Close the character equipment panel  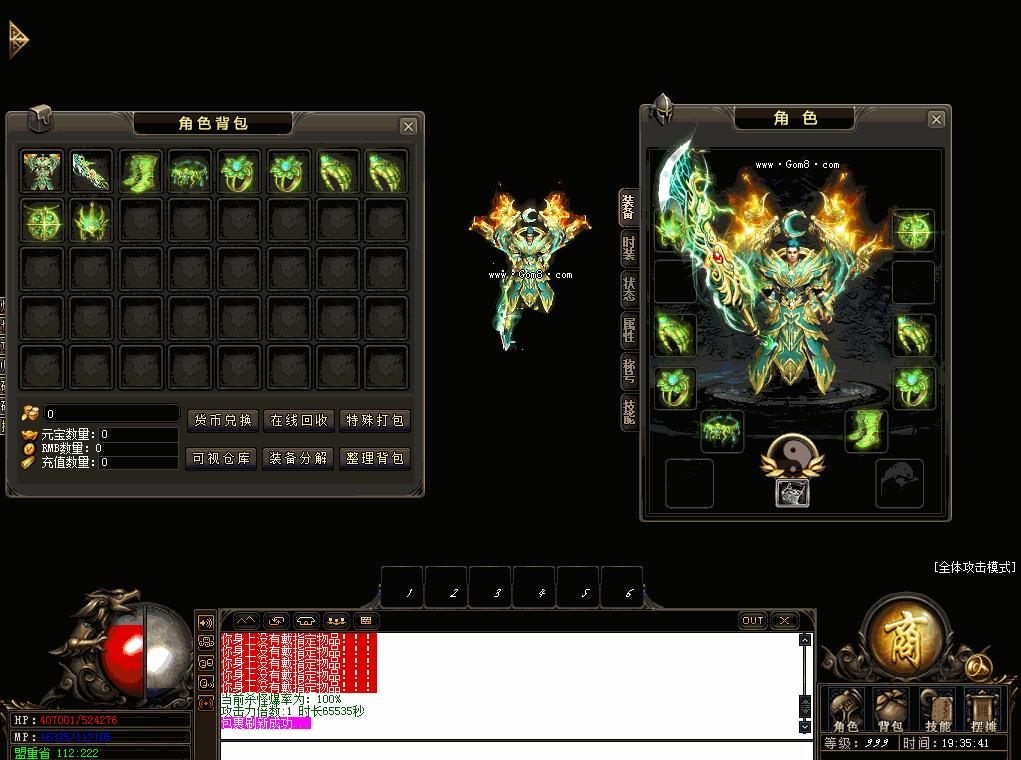(936, 120)
